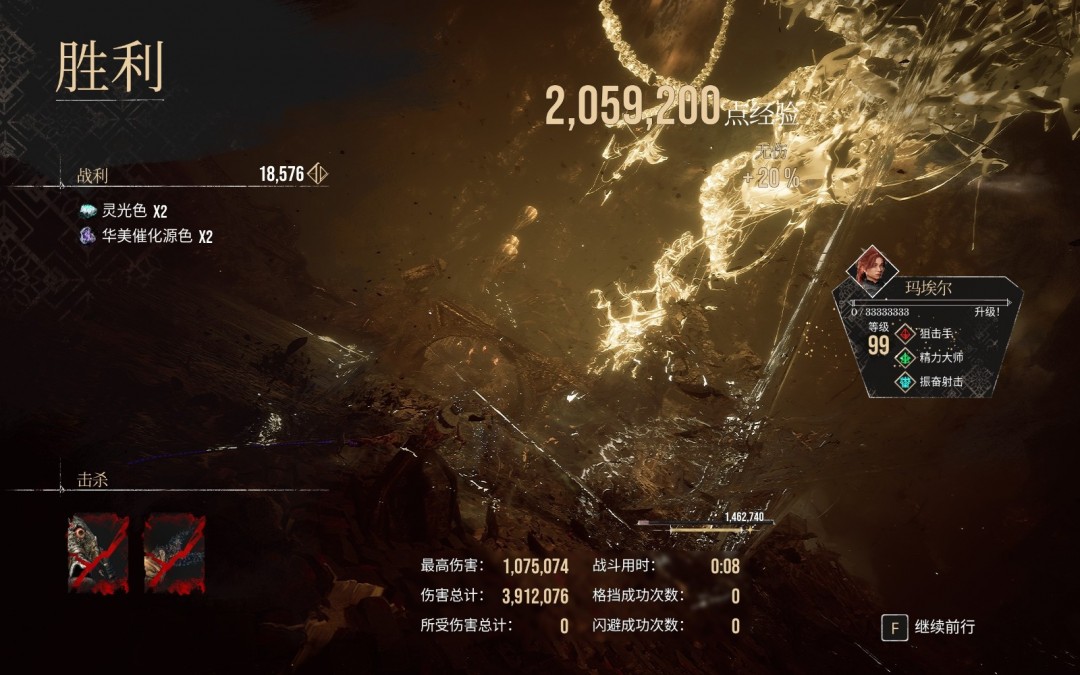Select the cyan 振奋射击 skill icon
Image resolution: width=1080 pixels, height=675 pixels.
pyautogui.click(x=905, y=382)
